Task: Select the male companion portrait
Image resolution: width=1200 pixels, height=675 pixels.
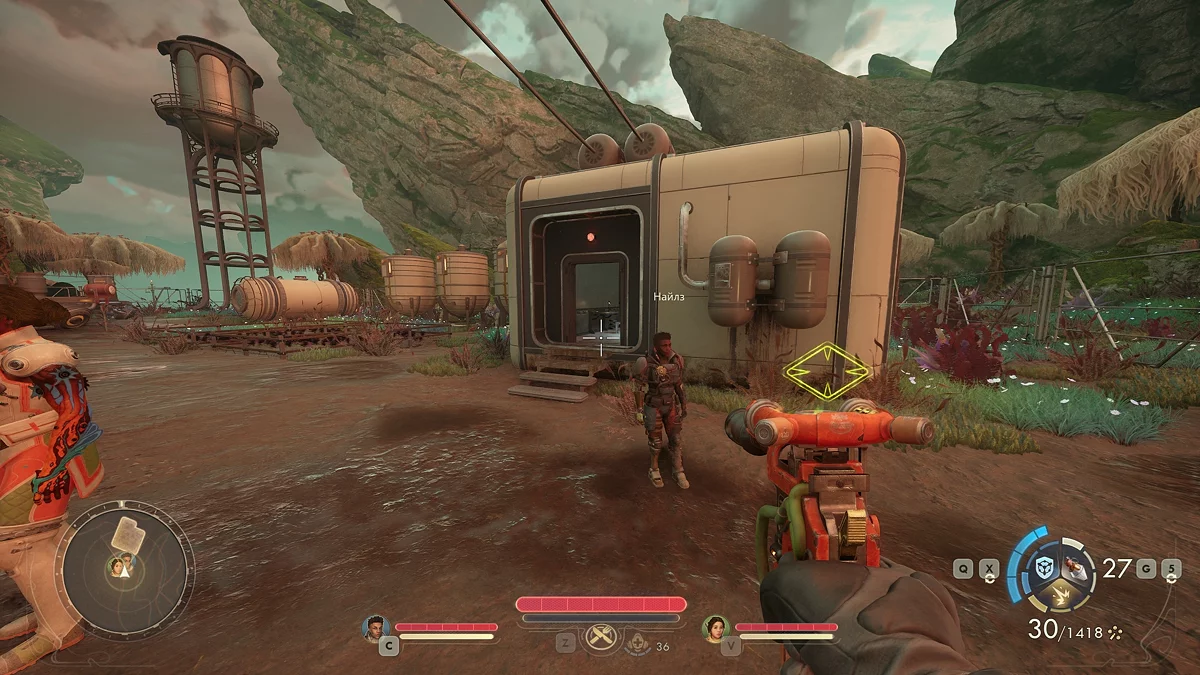Action: 376,627
